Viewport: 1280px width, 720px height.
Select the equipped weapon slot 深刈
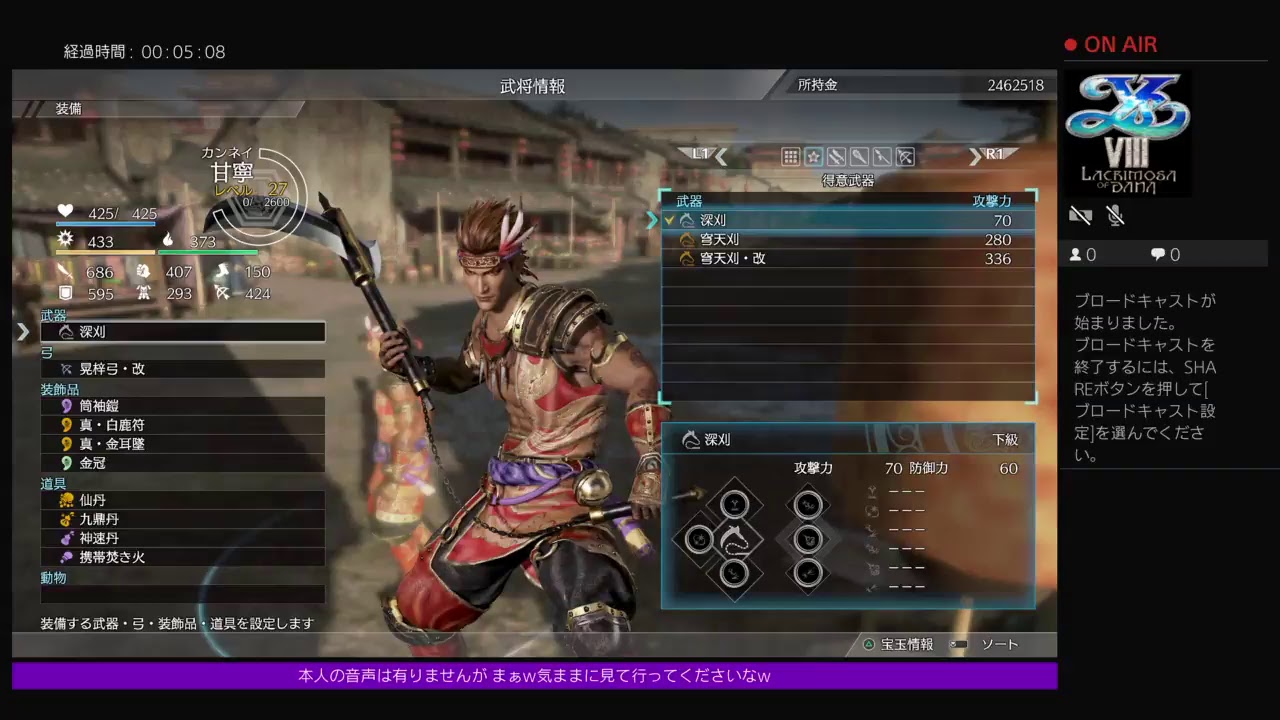[182, 332]
